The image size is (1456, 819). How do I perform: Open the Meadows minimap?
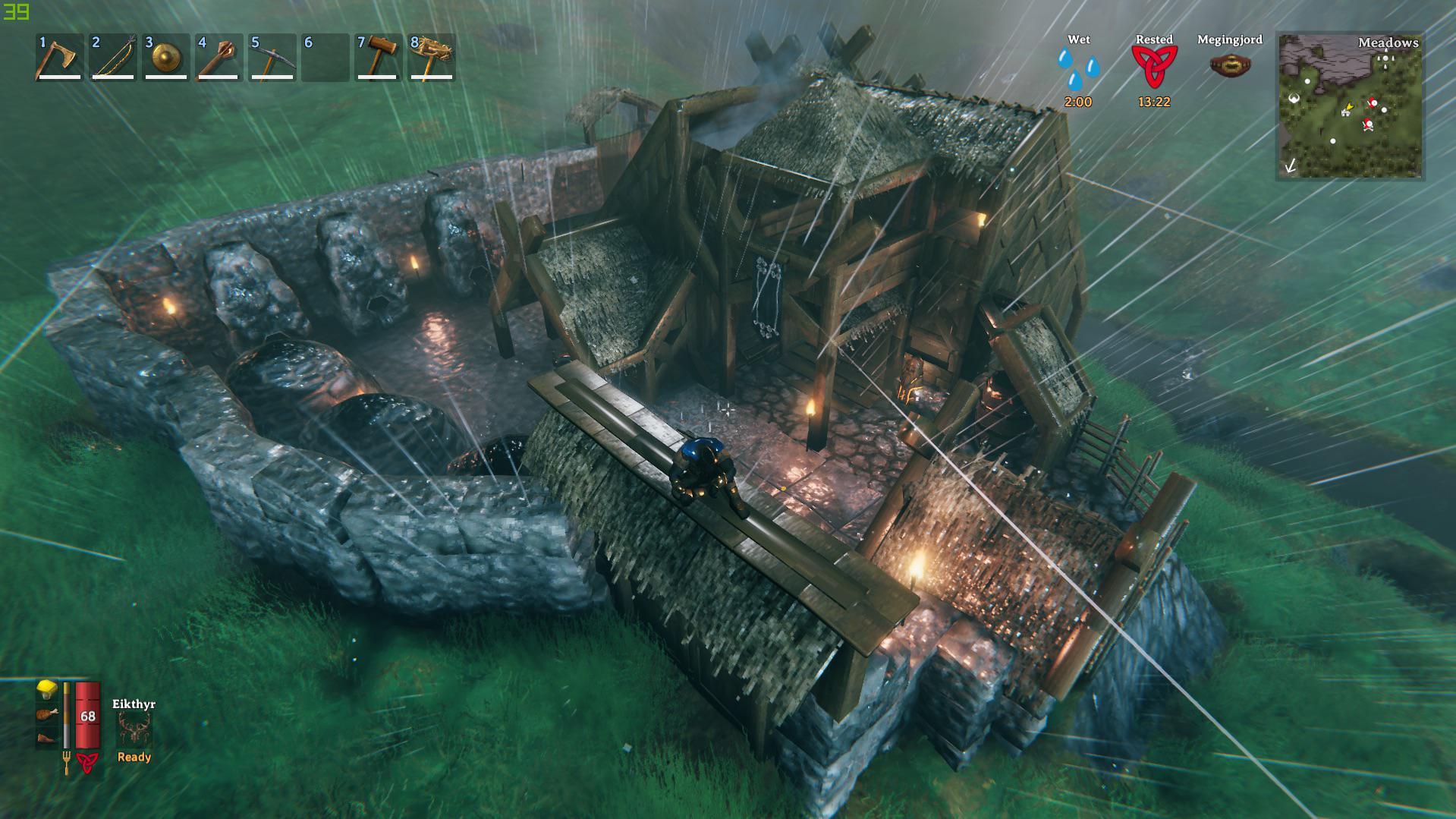1350,106
